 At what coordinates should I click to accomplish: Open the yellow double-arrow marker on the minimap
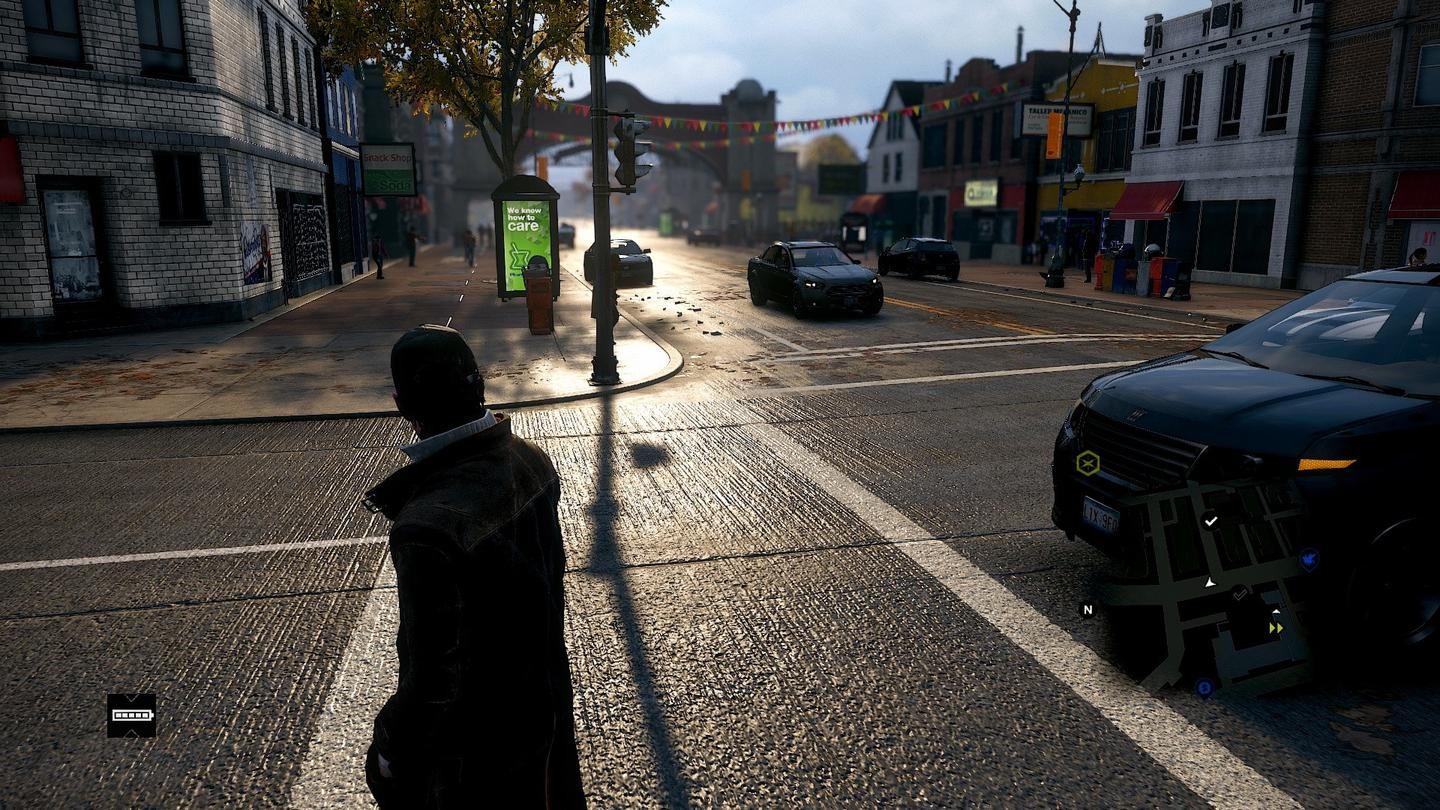1276,627
